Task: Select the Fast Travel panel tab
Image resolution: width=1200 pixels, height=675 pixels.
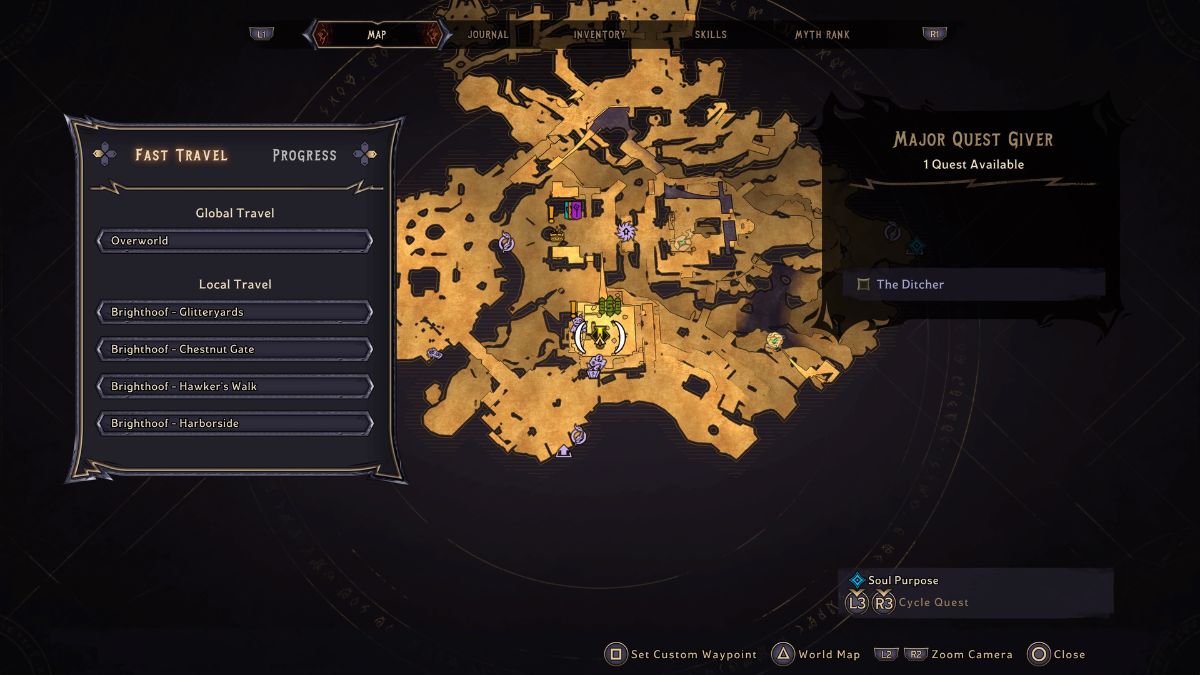Action: (181, 155)
